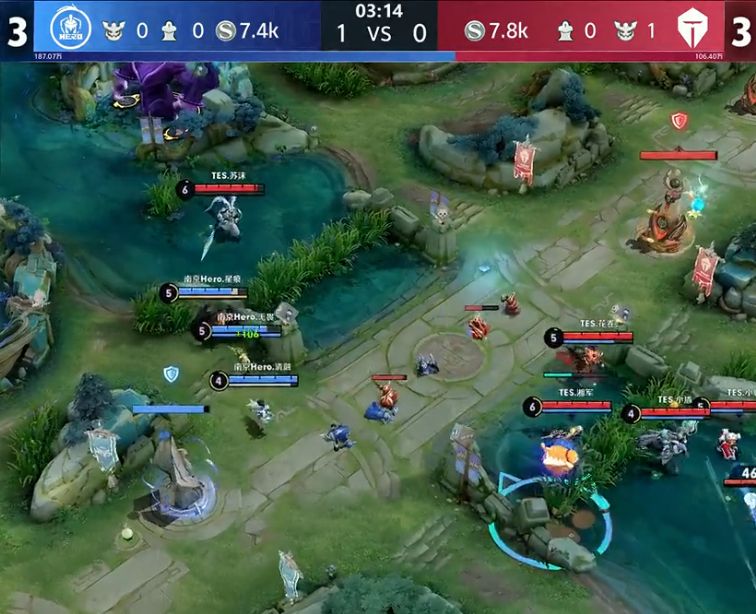756x614 pixels.
Task: Click the blue team's Hero logo
Action: click(70, 30)
